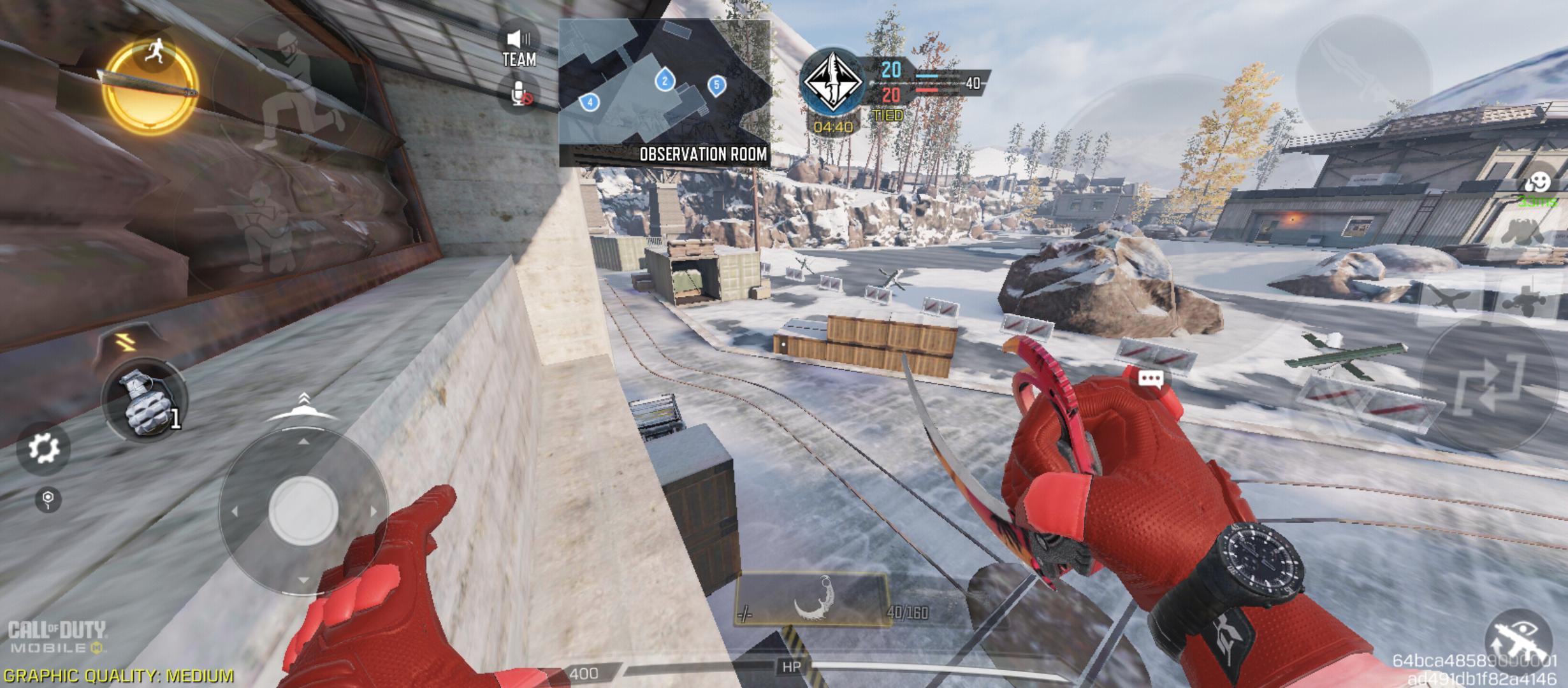Screen dimensions: 1568x688
Task: Tap the auto-sprint arrow above joystick
Action: click(303, 408)
